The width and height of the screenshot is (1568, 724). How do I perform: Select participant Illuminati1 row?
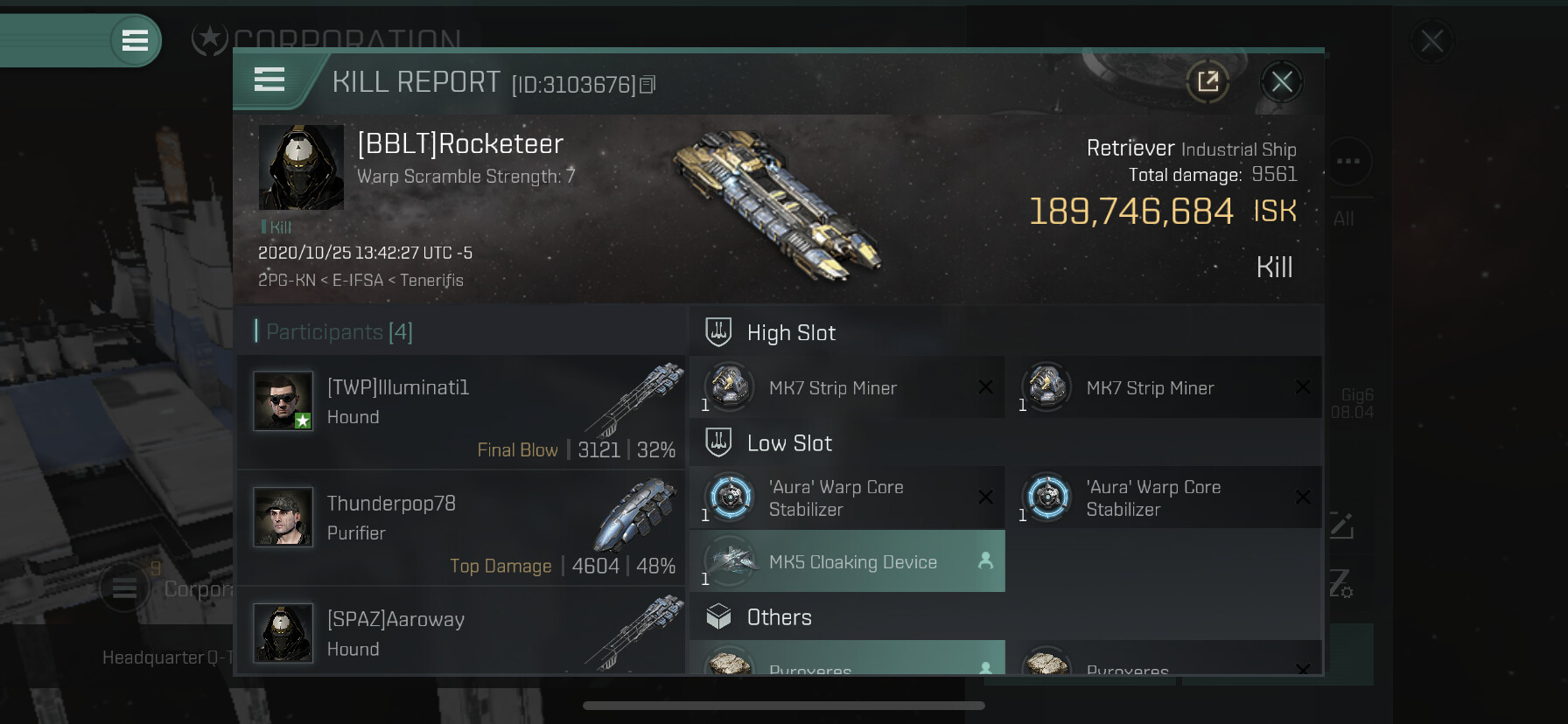pyautogui.click(x=461, y=411)
